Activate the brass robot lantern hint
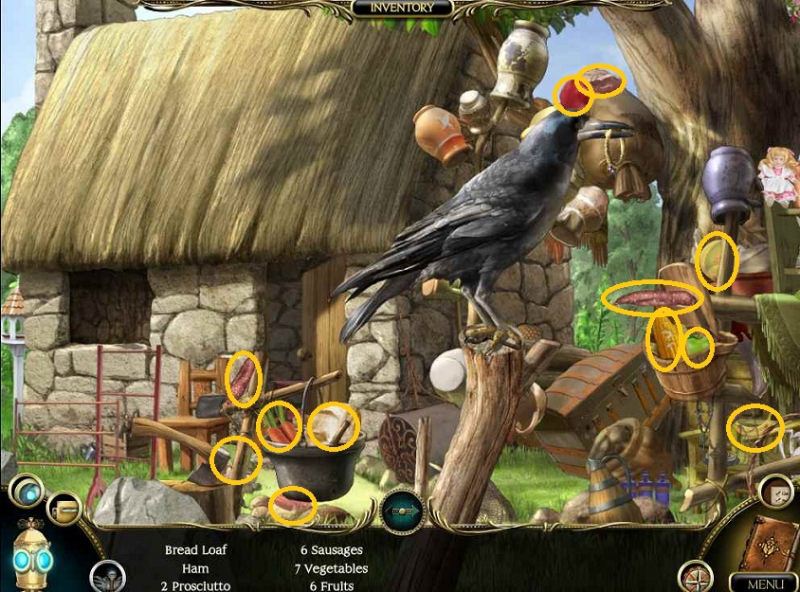Image resolution: width=800 pixels, height=592 pixels. (32, 558)
